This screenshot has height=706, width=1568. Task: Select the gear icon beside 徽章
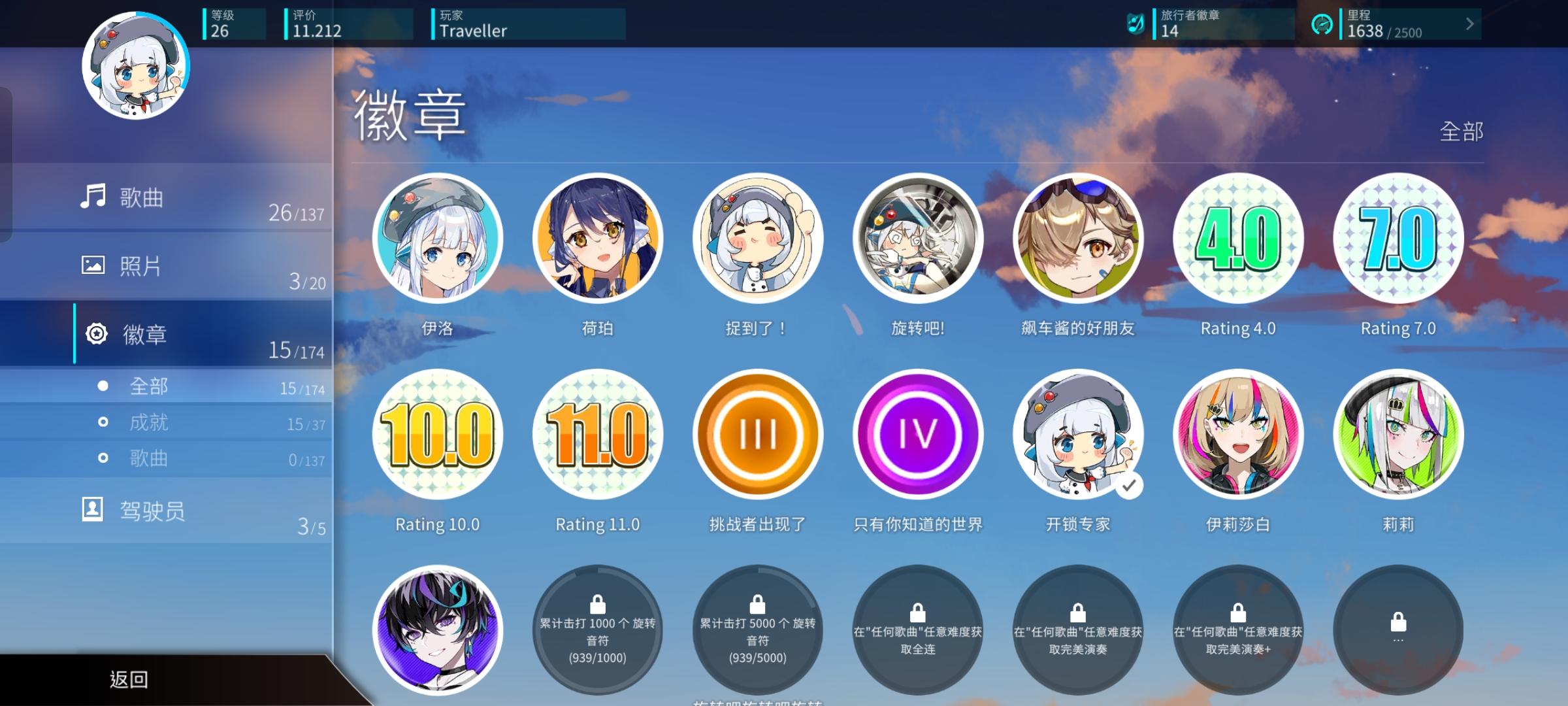pos(95,334)
